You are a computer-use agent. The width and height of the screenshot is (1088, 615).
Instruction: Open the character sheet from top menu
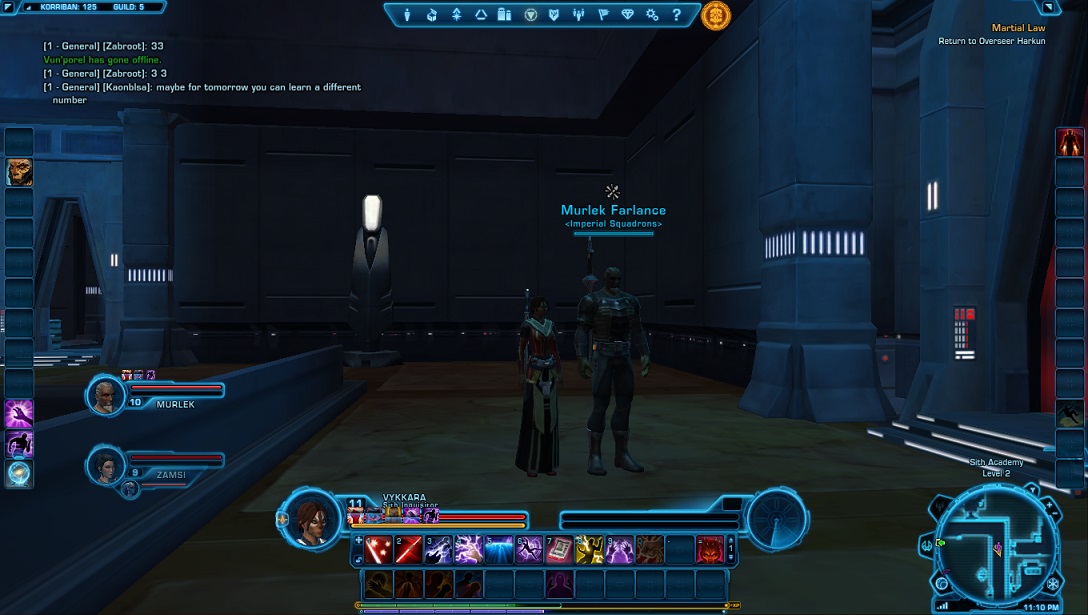pyautogui.click(x=407, y=15)
